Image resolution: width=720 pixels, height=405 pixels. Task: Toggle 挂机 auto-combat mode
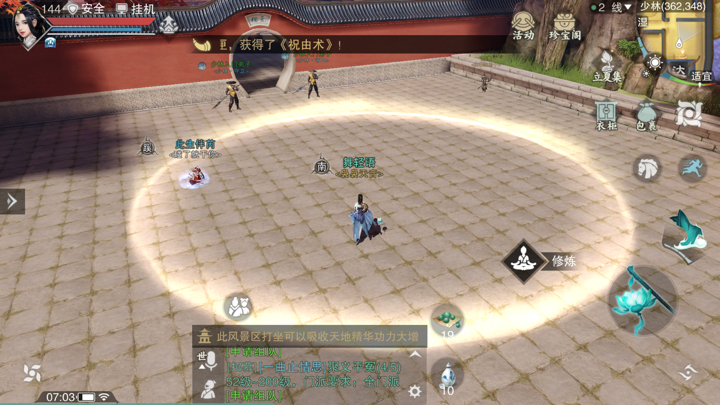click(136, 9)
